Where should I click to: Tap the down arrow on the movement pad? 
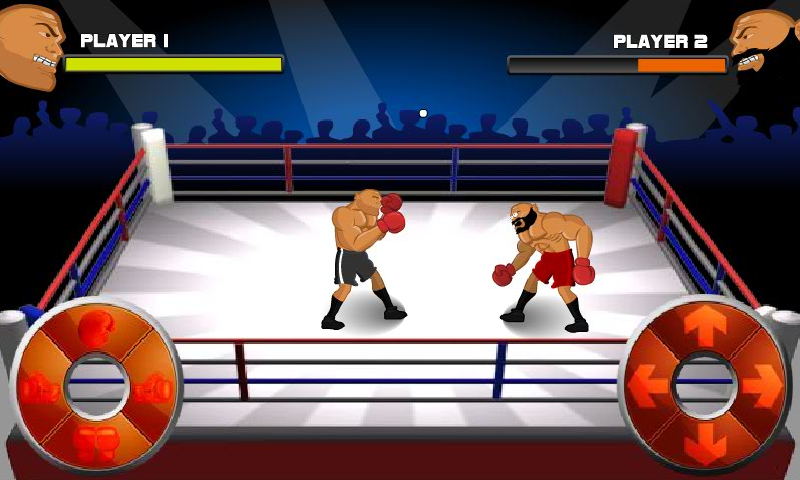coord(705,442)
